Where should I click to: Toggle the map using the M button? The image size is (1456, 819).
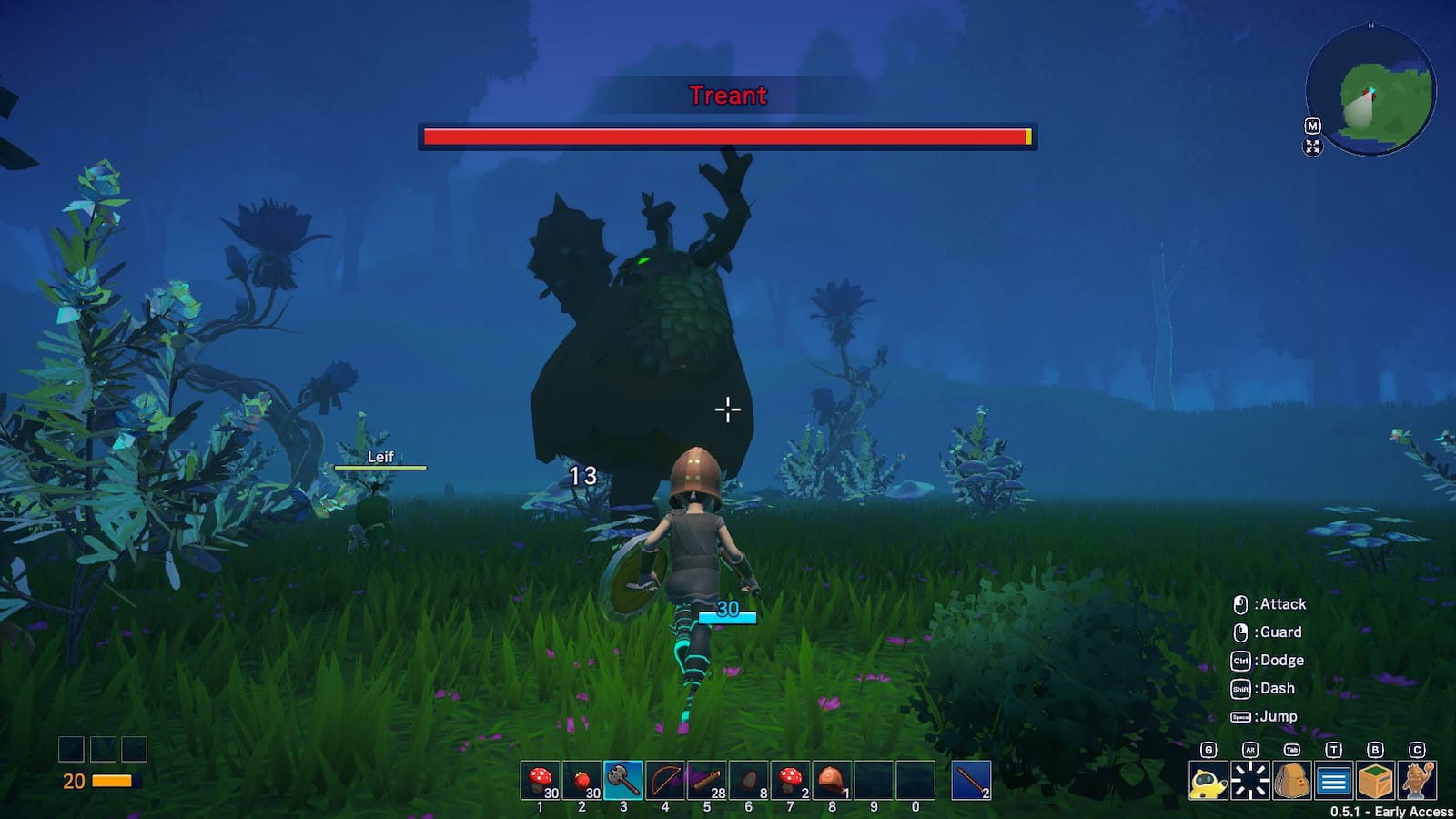tap(1311, 126)
